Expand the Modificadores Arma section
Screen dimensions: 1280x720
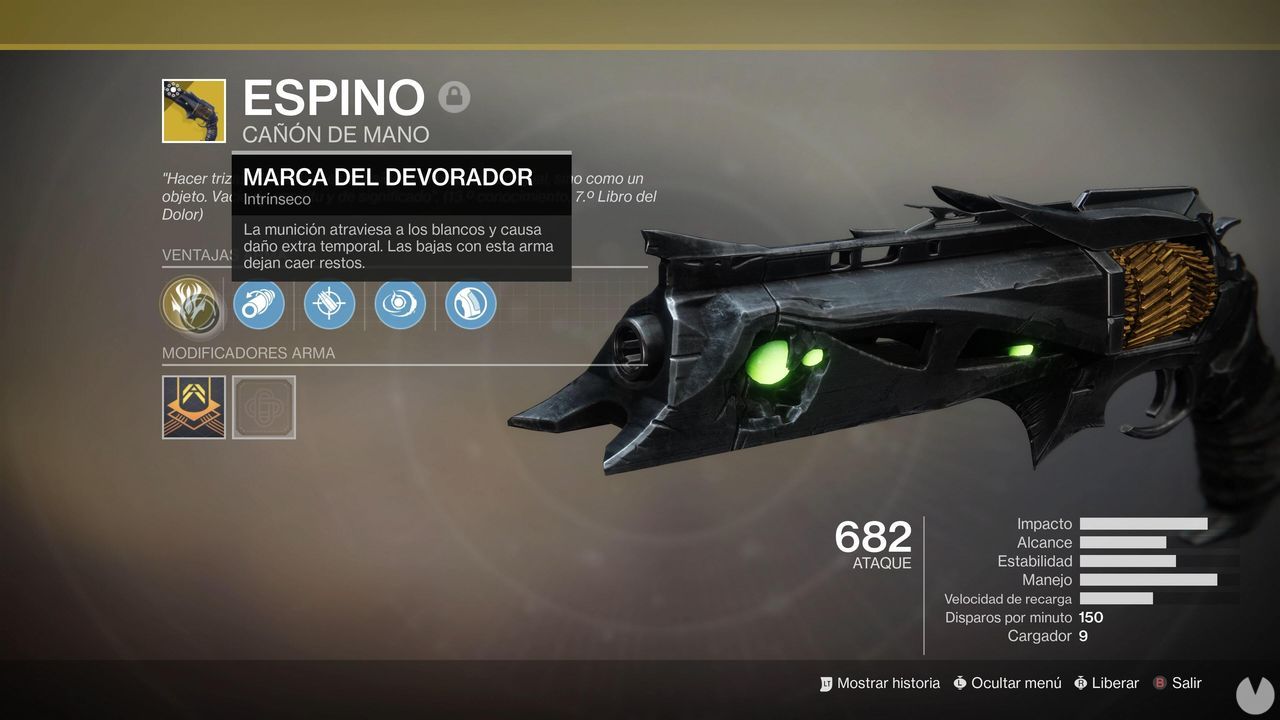[248, 353]
